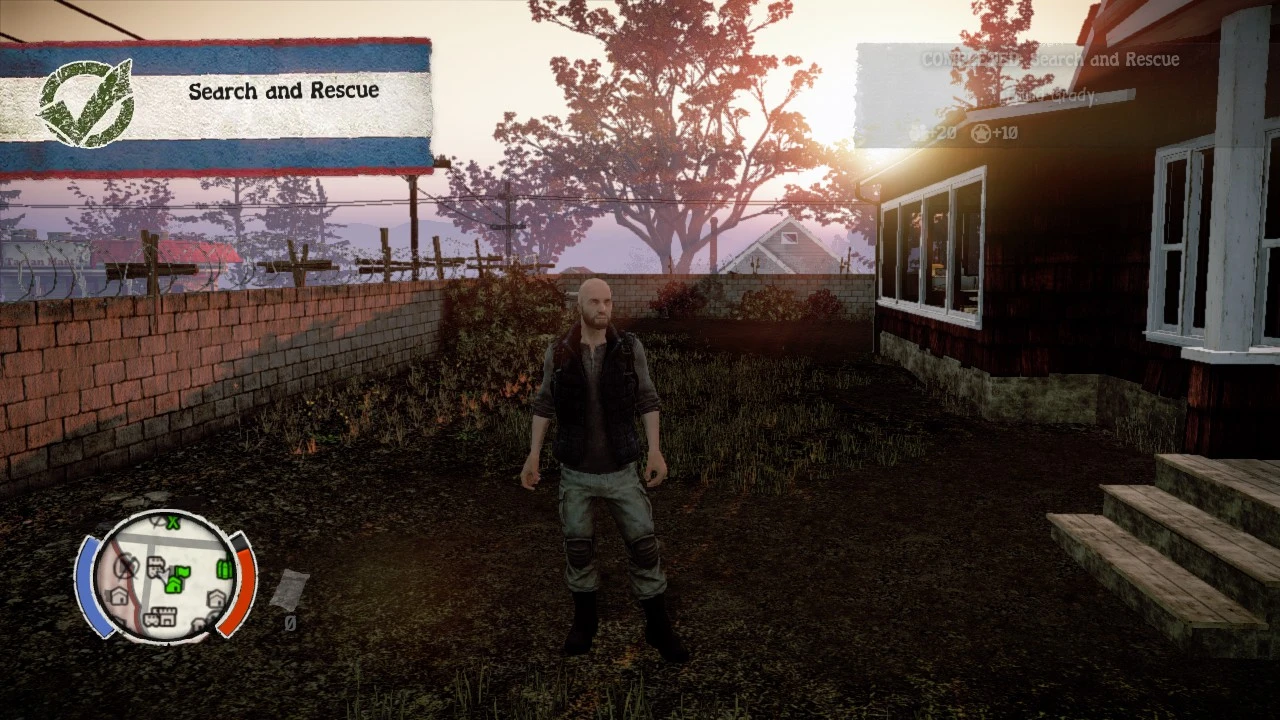
Task: Select the trust reward icon beside +20
Action: [916, 132]
